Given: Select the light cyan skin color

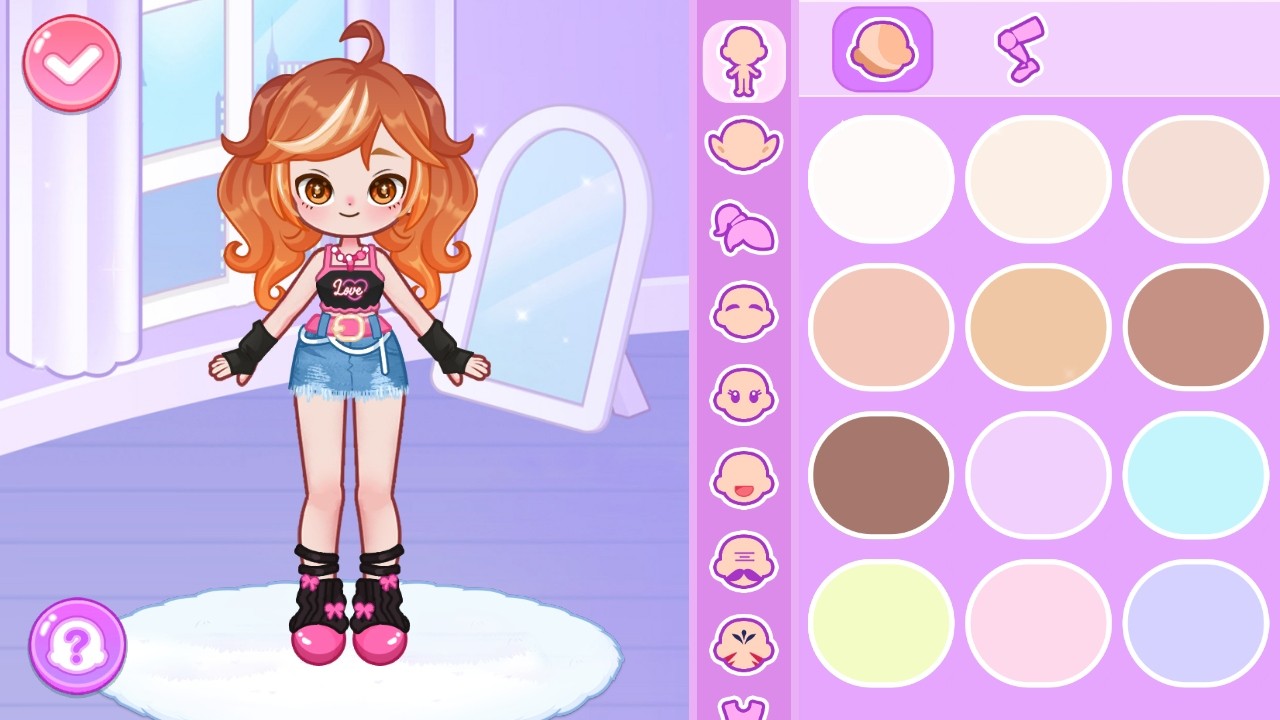Looking at the screenshot, I should [1195, 475].
